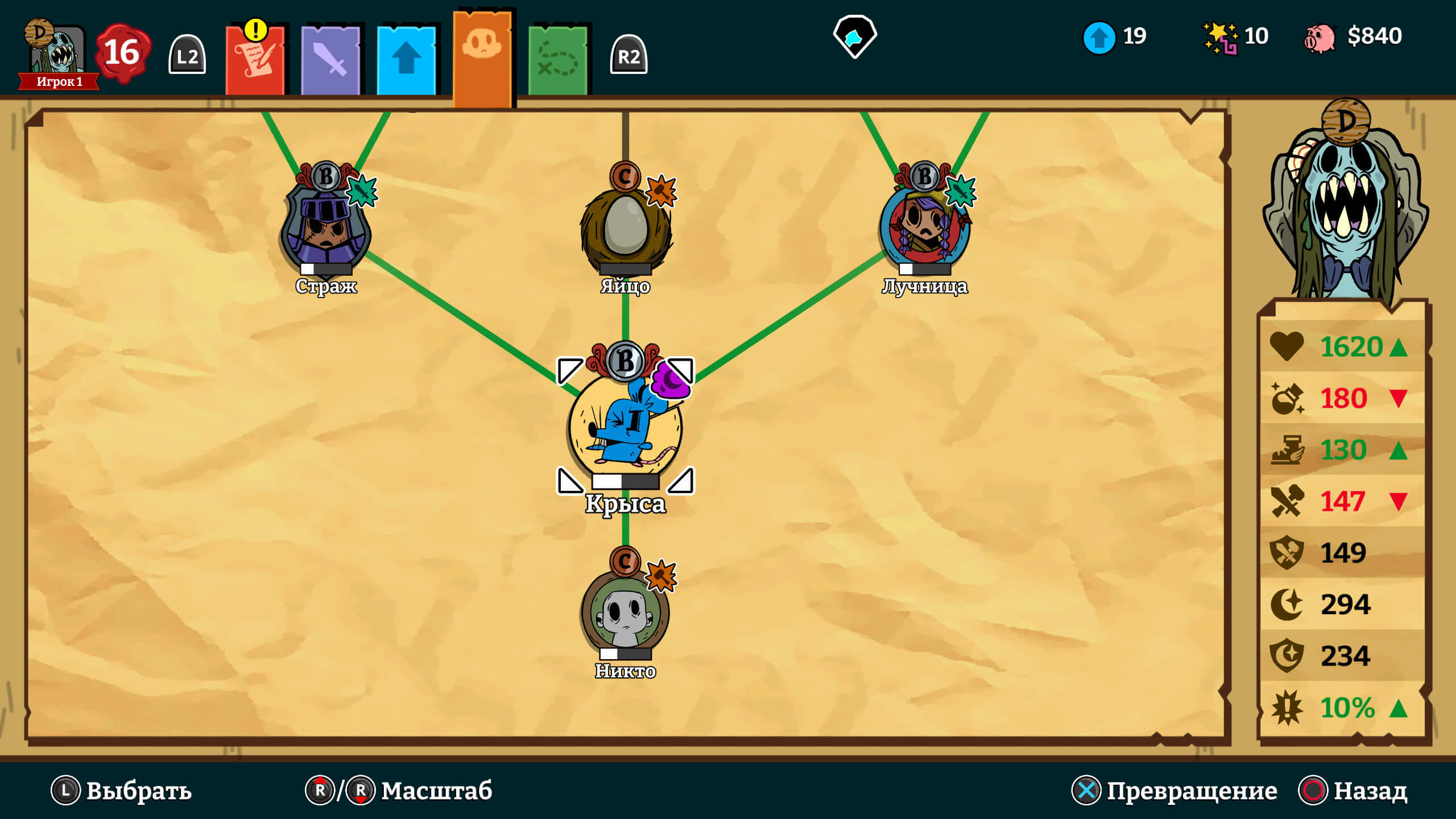The width and height of the screenshot is (1456, 819).
Task: Select the Крыса rat node
Action: point(626,427)
